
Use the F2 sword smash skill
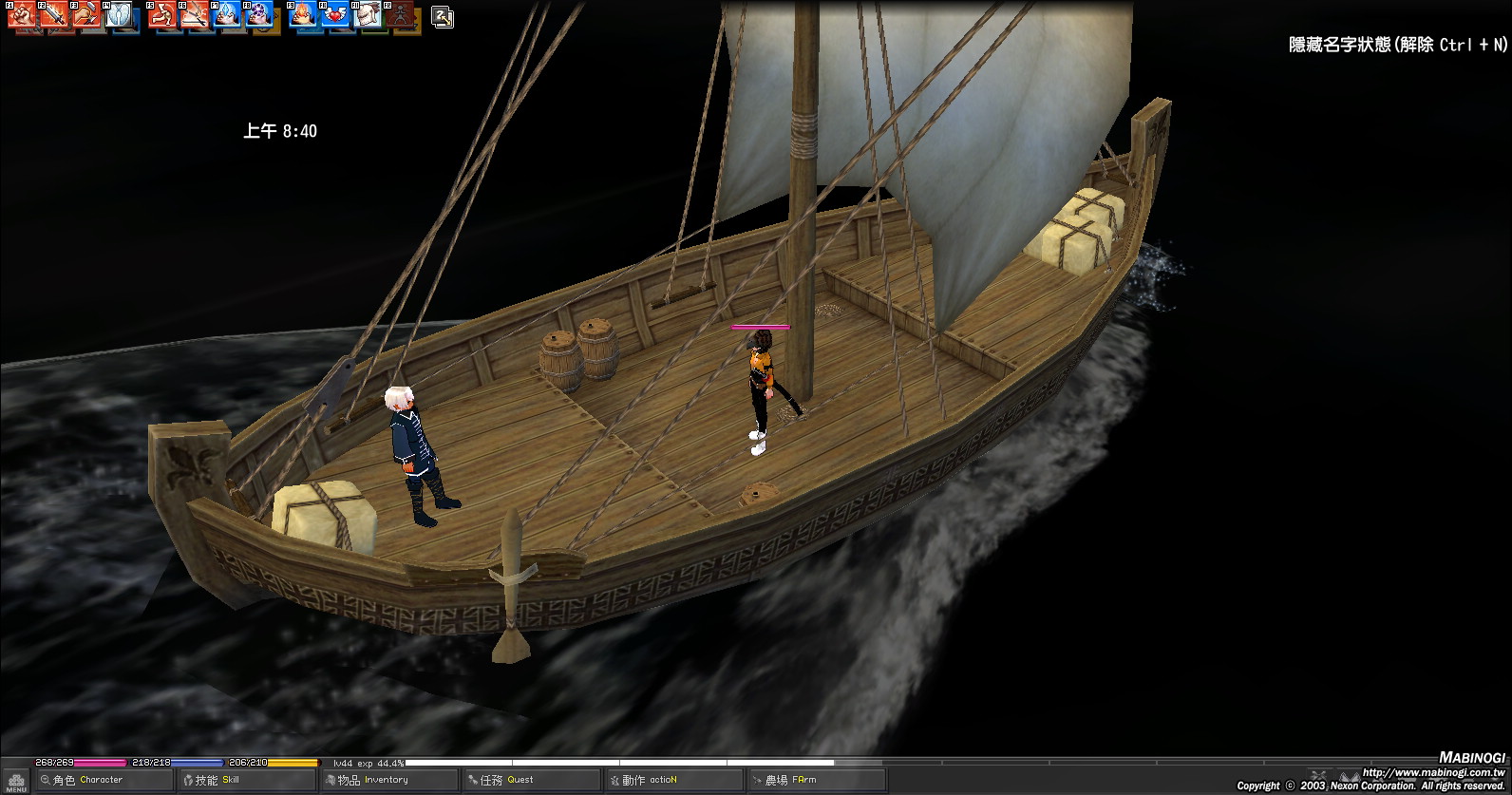(53, 14)
